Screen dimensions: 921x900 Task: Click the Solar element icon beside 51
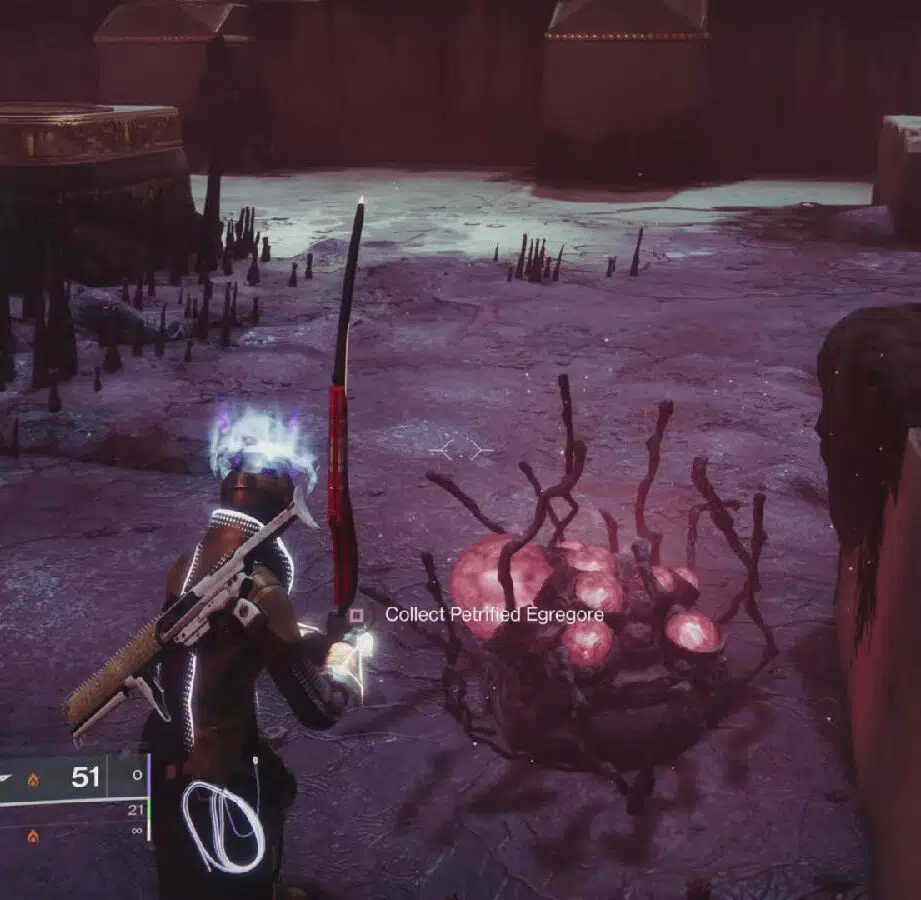pyautogui.click(x=33, y=779)
